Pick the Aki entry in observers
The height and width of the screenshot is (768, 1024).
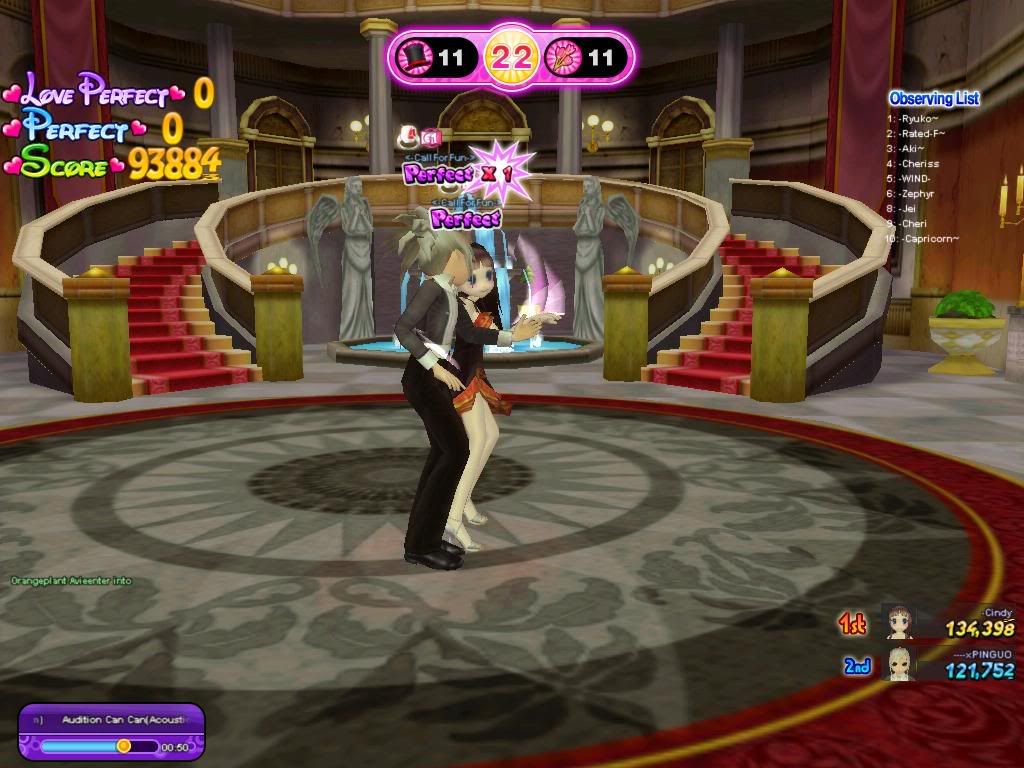(912, 148)
